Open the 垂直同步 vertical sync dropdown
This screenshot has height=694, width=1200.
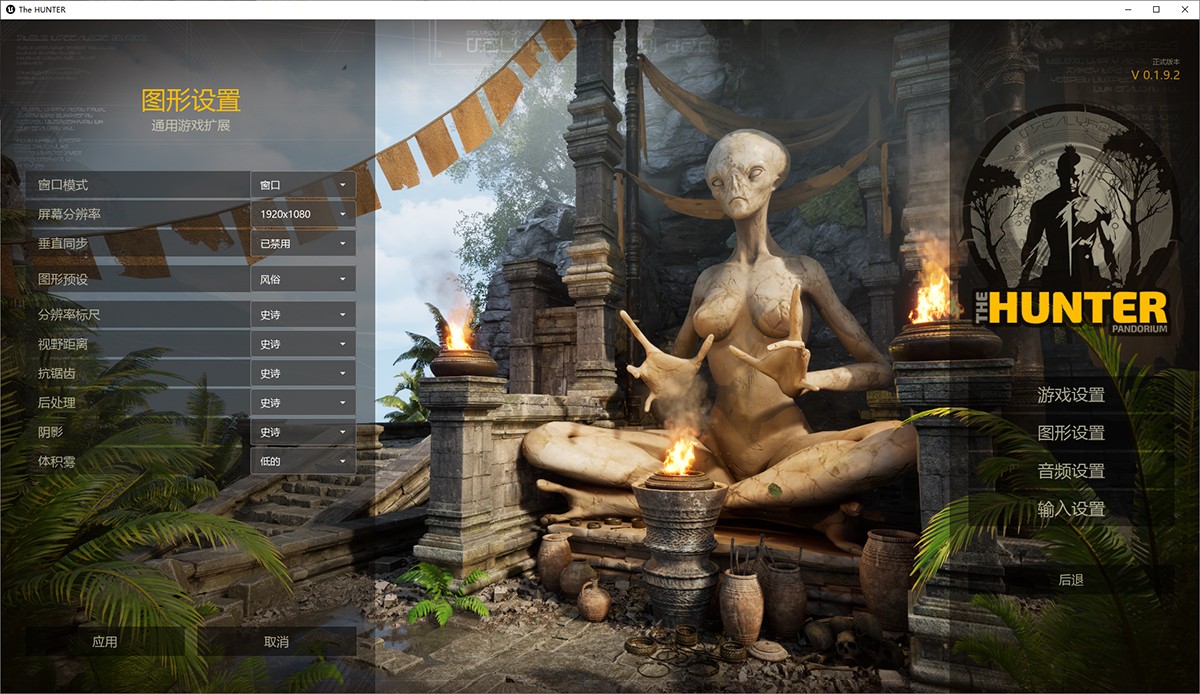point(303,243)
